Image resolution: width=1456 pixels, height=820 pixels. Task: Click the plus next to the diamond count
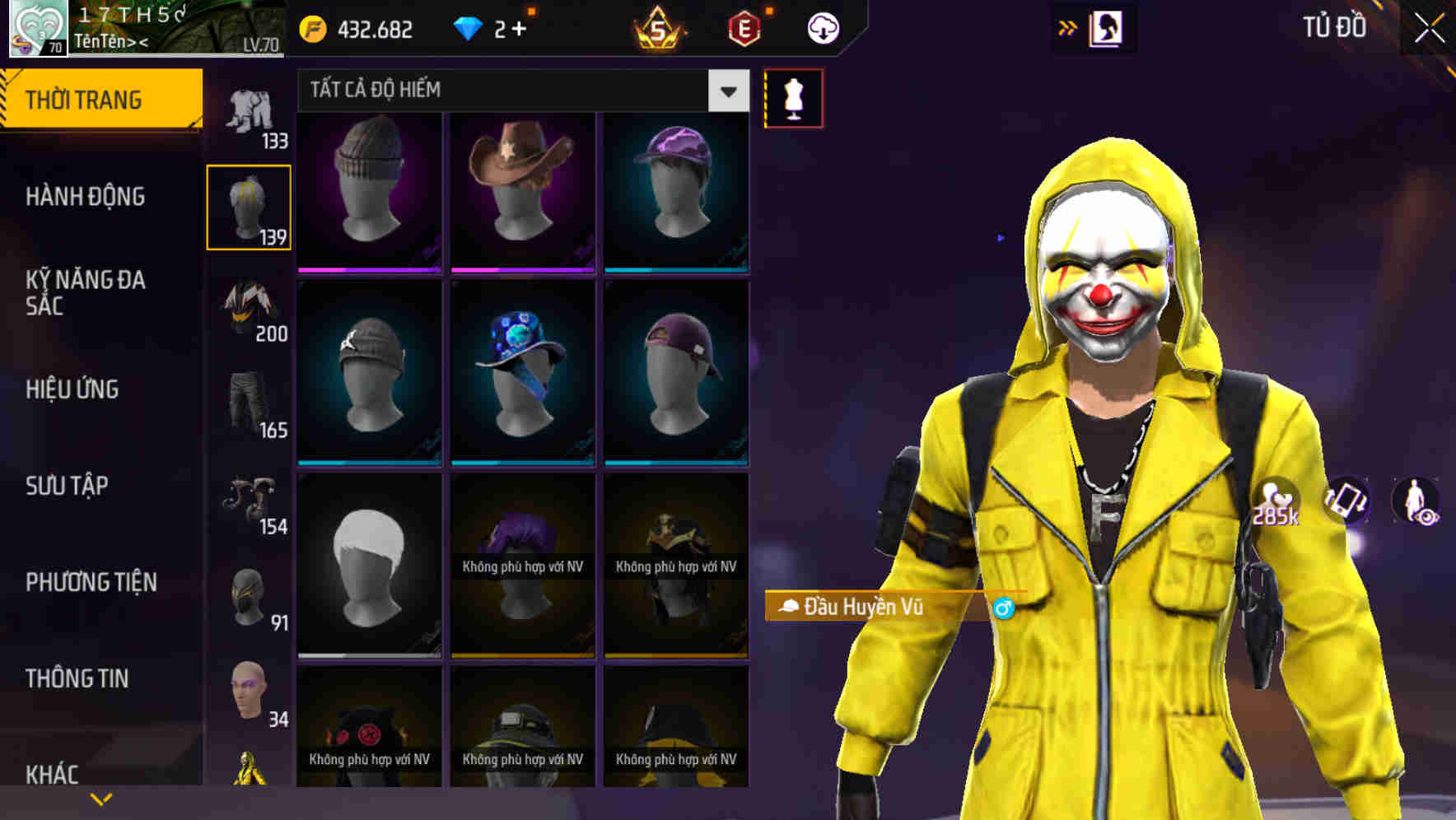click(x=520, y=27)
